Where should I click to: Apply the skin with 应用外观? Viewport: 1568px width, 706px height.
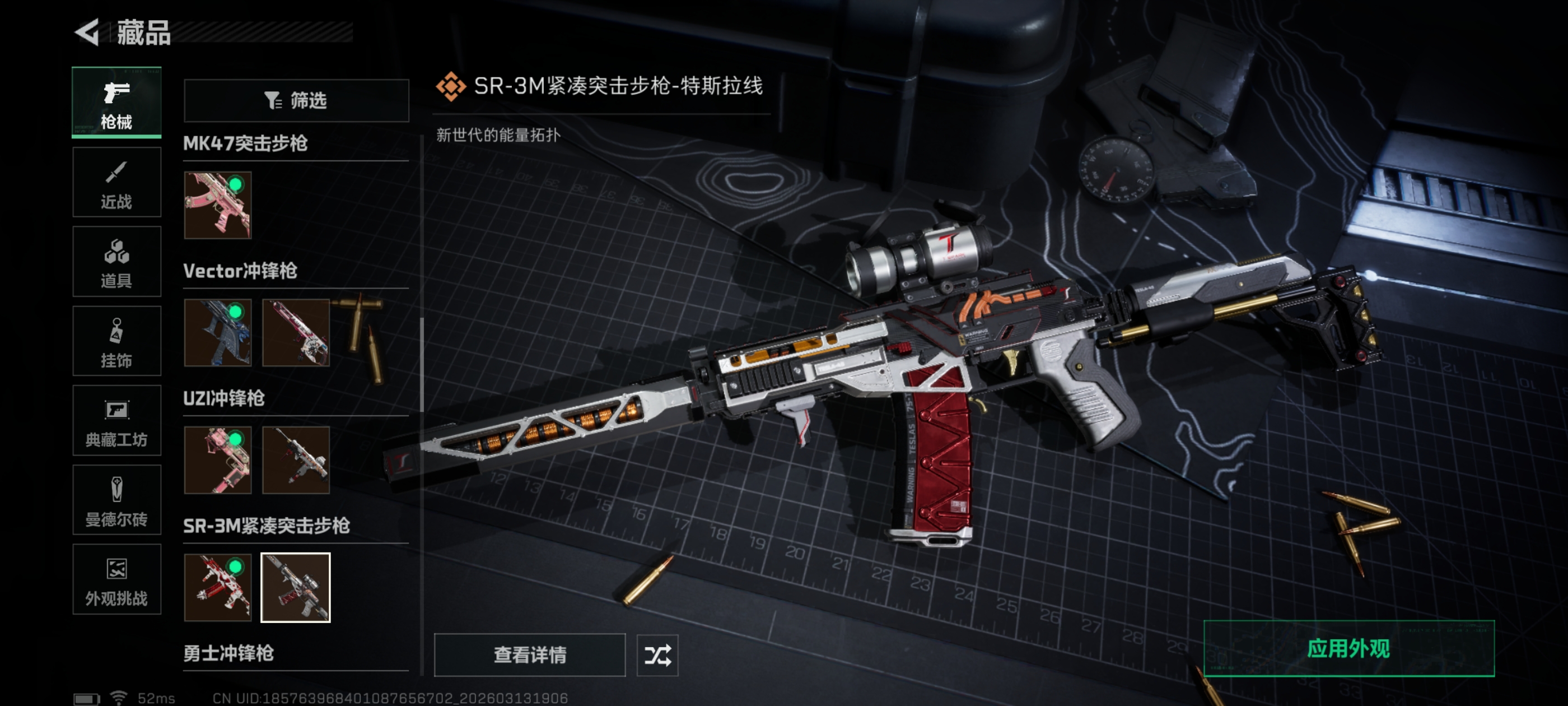coord(1348,649)
